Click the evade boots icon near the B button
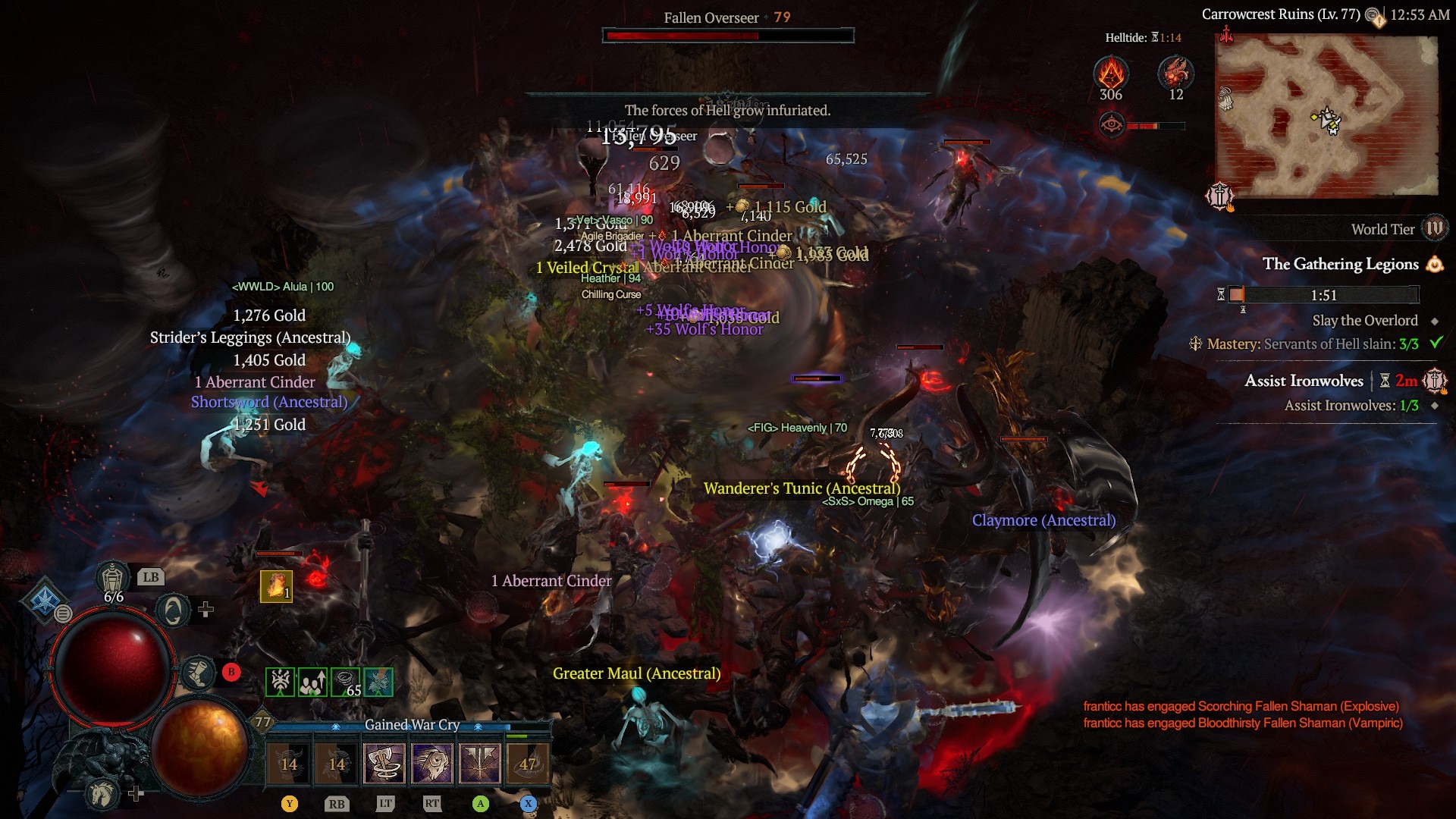This screenshot has height=819, width=1456. tap(197, 673)
